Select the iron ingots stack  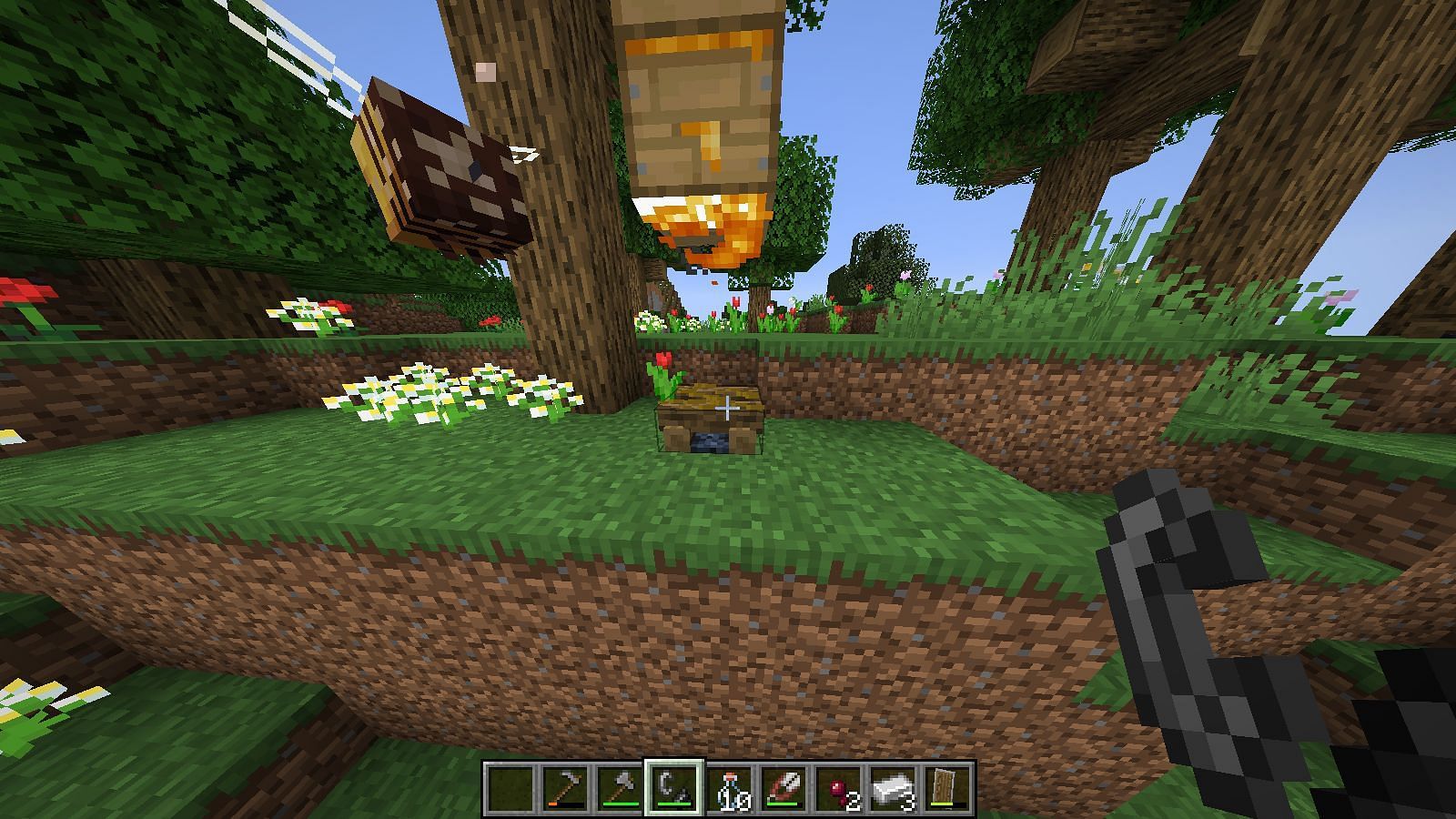pos(892,788)
